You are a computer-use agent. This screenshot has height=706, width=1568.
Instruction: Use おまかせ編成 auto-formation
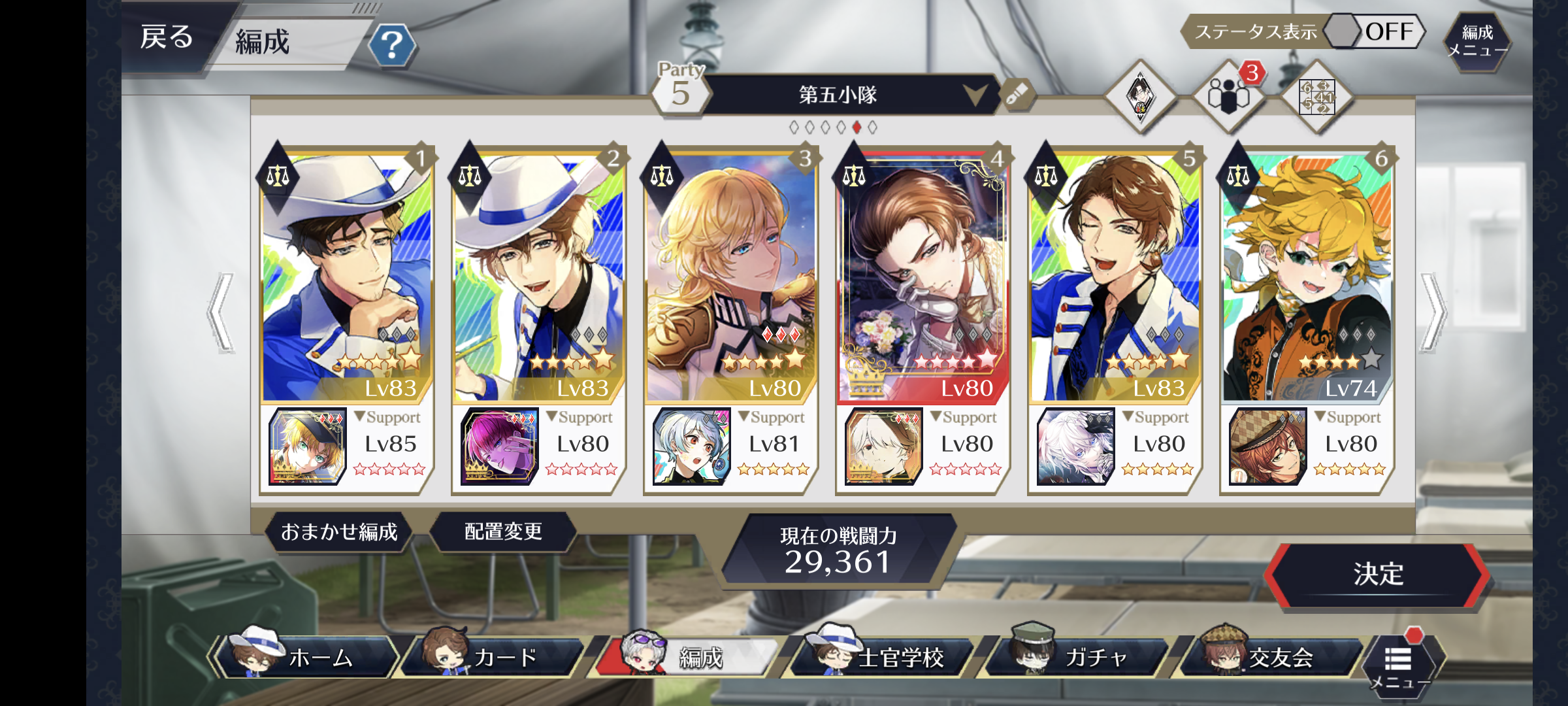(339, 532)
